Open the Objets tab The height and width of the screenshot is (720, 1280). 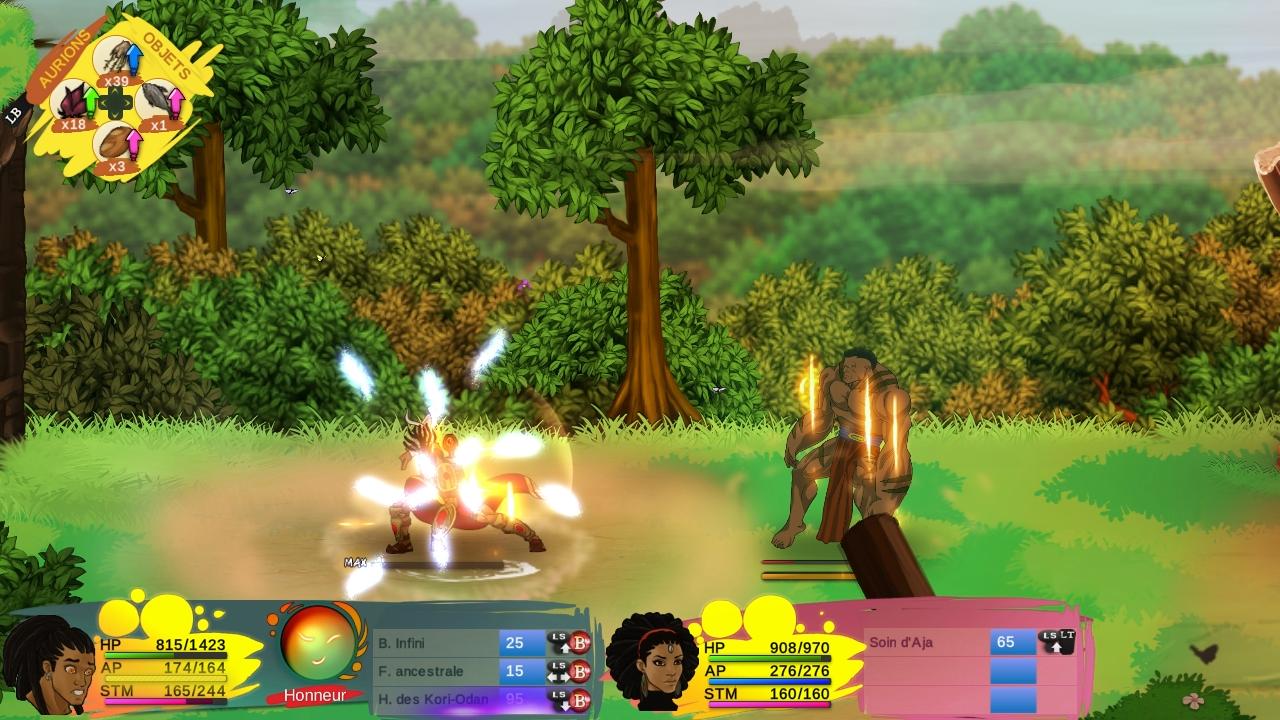pyautogui.click(x=166, y=56)
